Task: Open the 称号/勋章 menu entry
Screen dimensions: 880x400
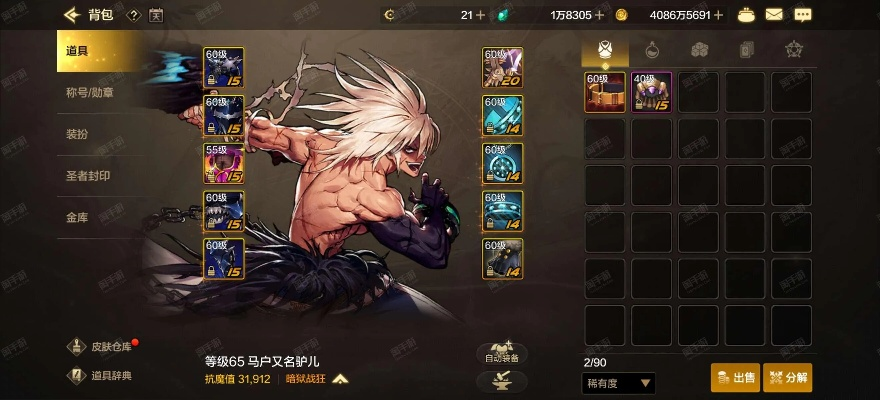Action: coord(91,93)
